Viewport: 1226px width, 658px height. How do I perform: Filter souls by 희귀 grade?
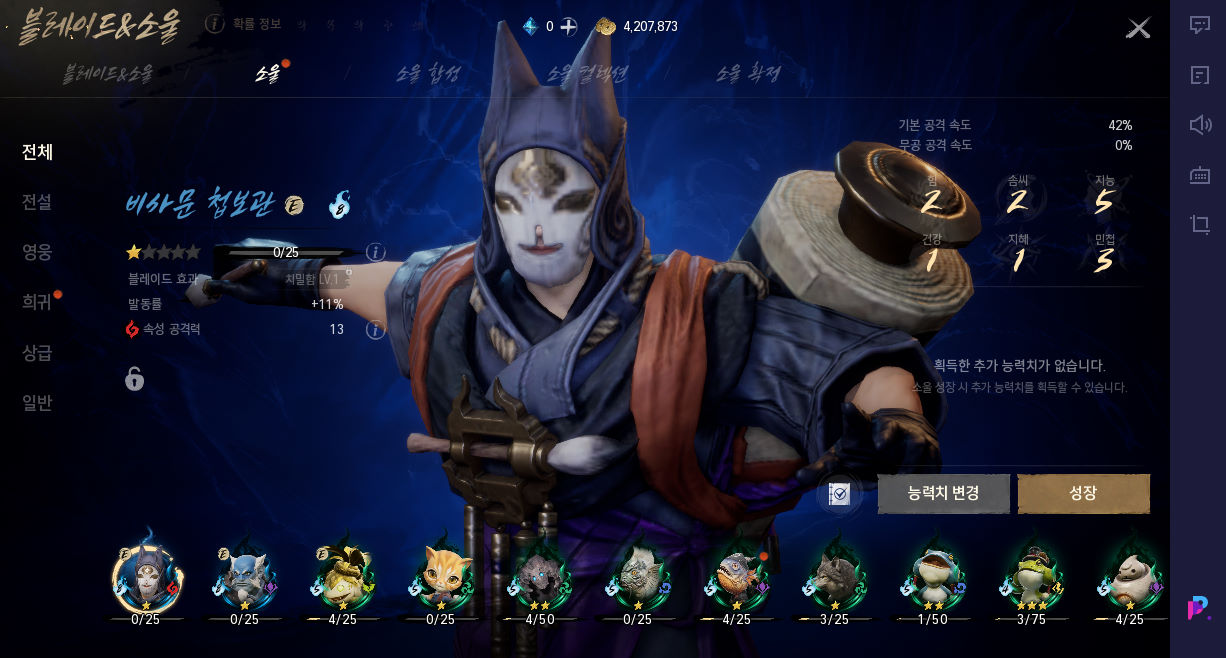click(37, 302)
